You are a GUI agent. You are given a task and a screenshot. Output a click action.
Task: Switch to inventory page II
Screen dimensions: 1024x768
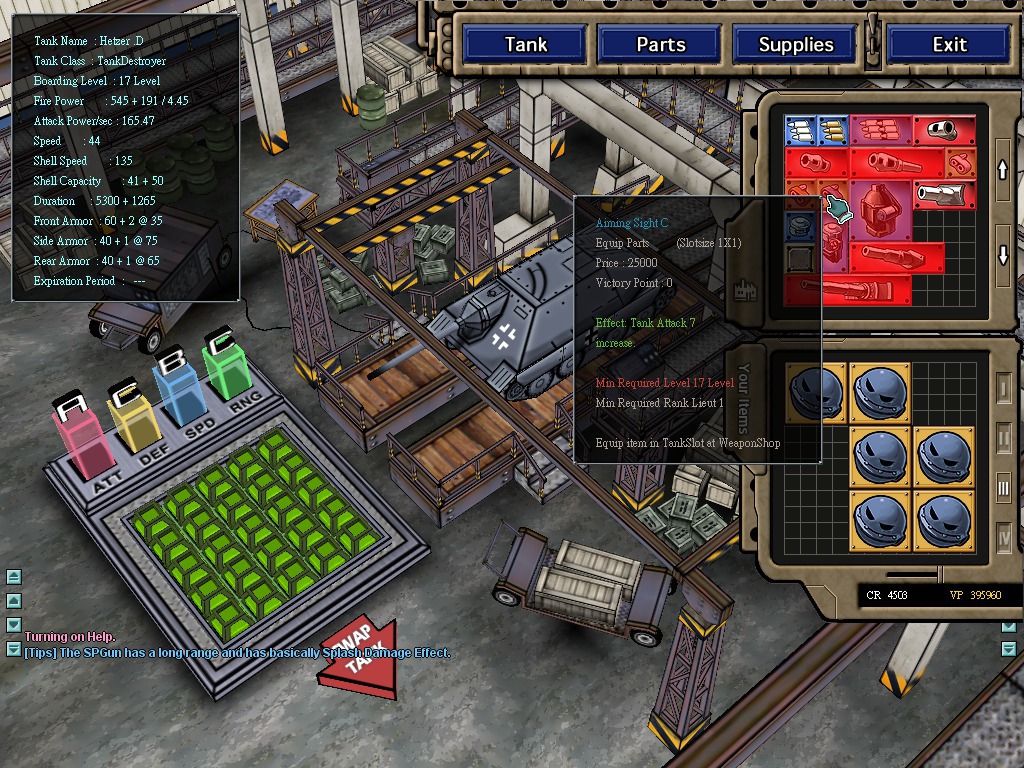(1004, 437)
